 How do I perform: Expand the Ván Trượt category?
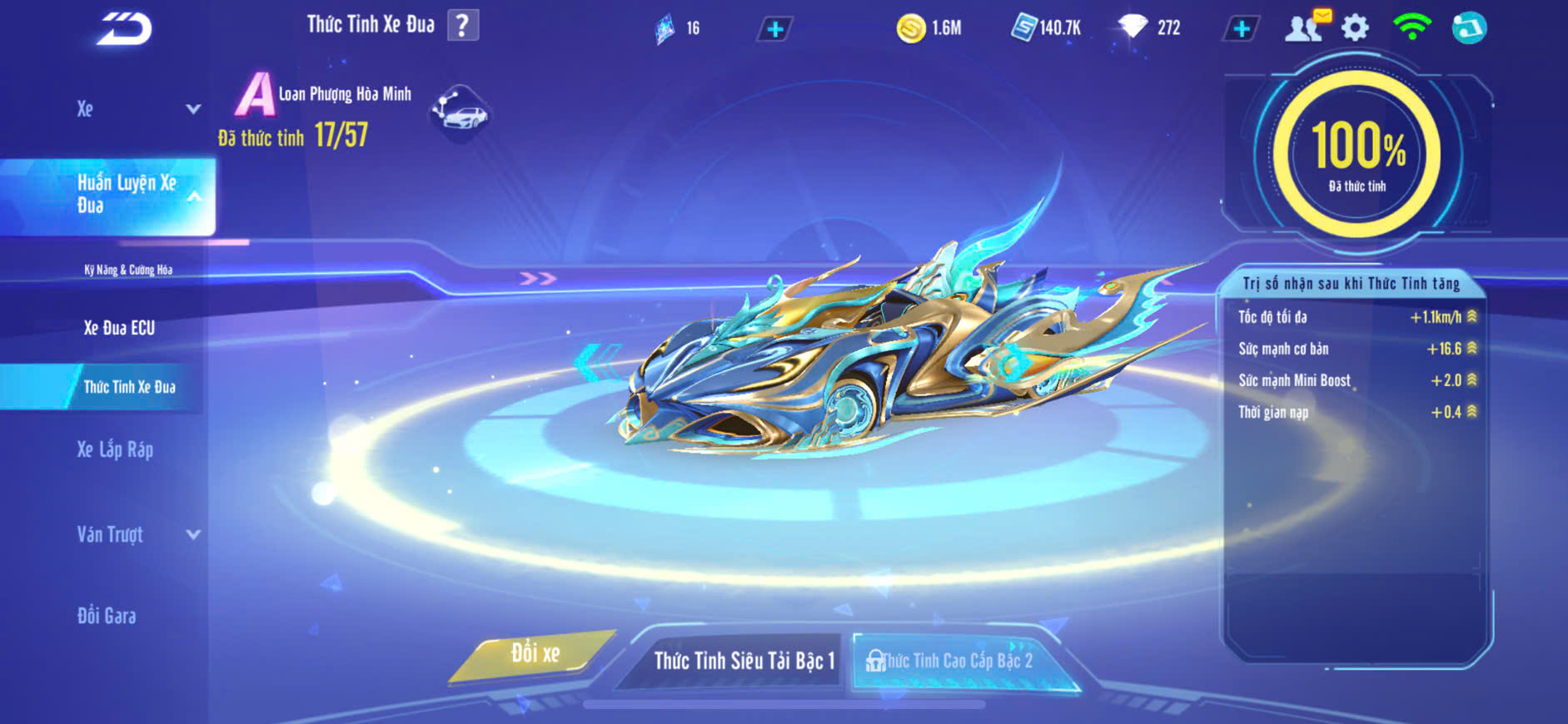point(137,534)
